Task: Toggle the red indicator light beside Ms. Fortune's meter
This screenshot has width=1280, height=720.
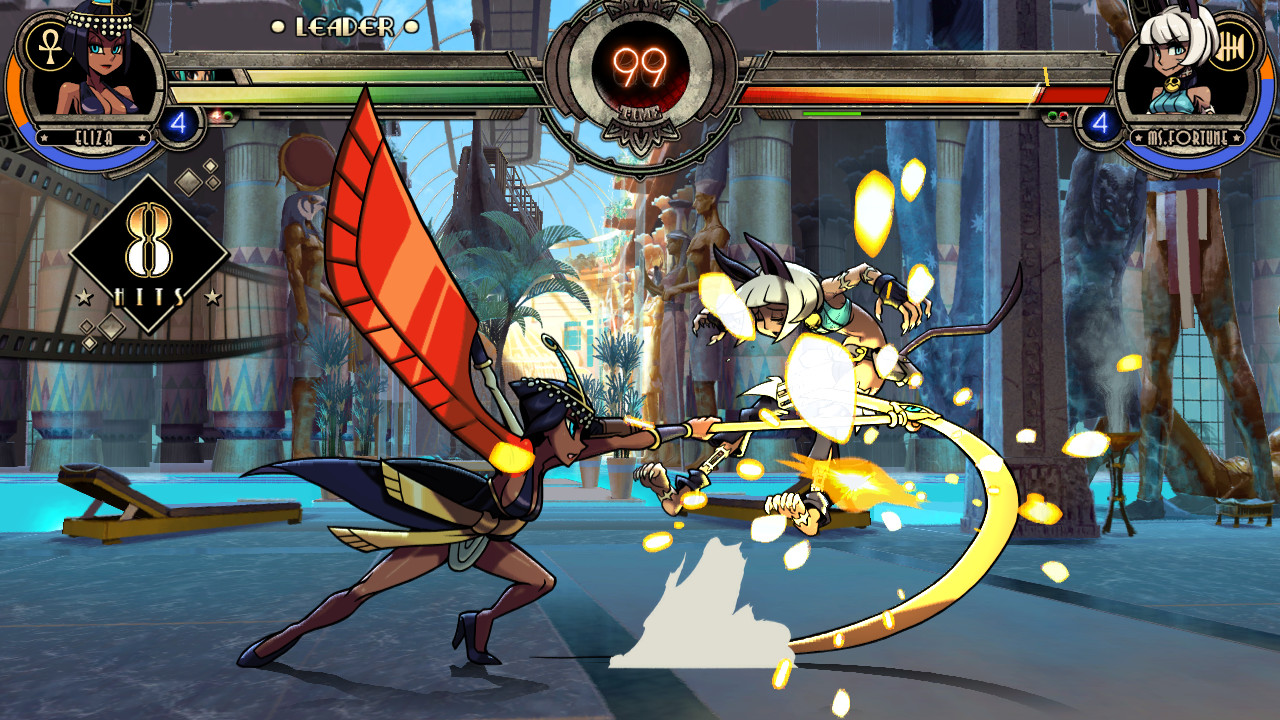Action: [x=1063, y=115]
